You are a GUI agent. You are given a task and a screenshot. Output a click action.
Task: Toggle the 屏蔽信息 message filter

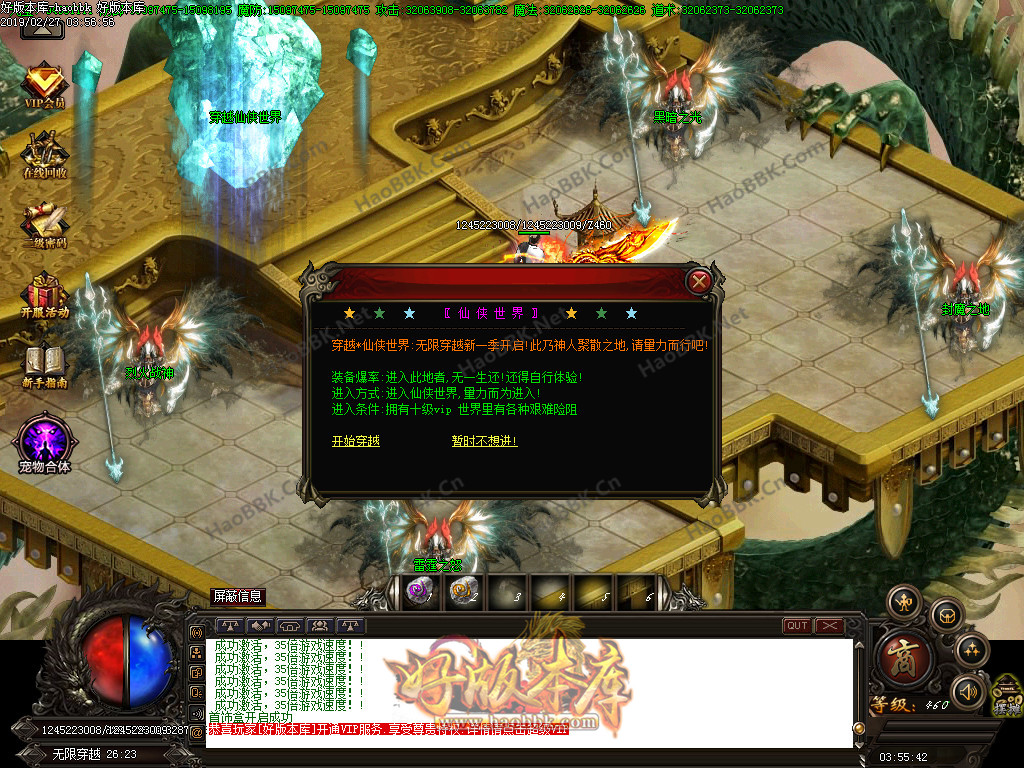(238, 597)
